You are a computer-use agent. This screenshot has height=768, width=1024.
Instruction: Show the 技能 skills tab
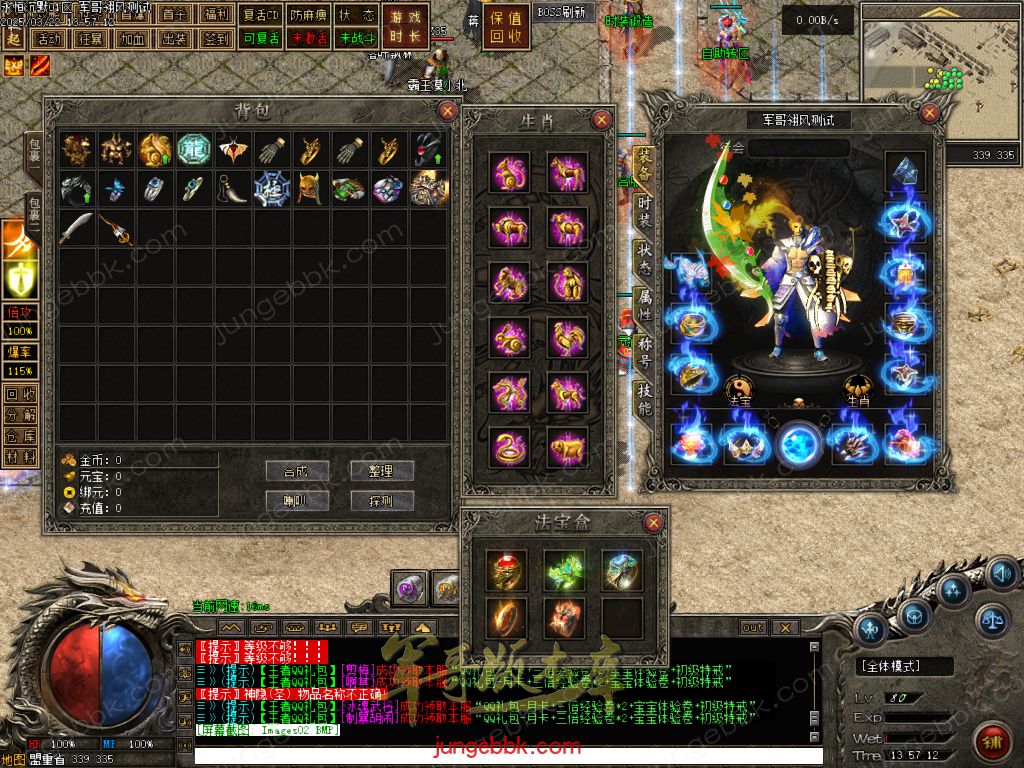pyautogui.click(x=646, y=400)
